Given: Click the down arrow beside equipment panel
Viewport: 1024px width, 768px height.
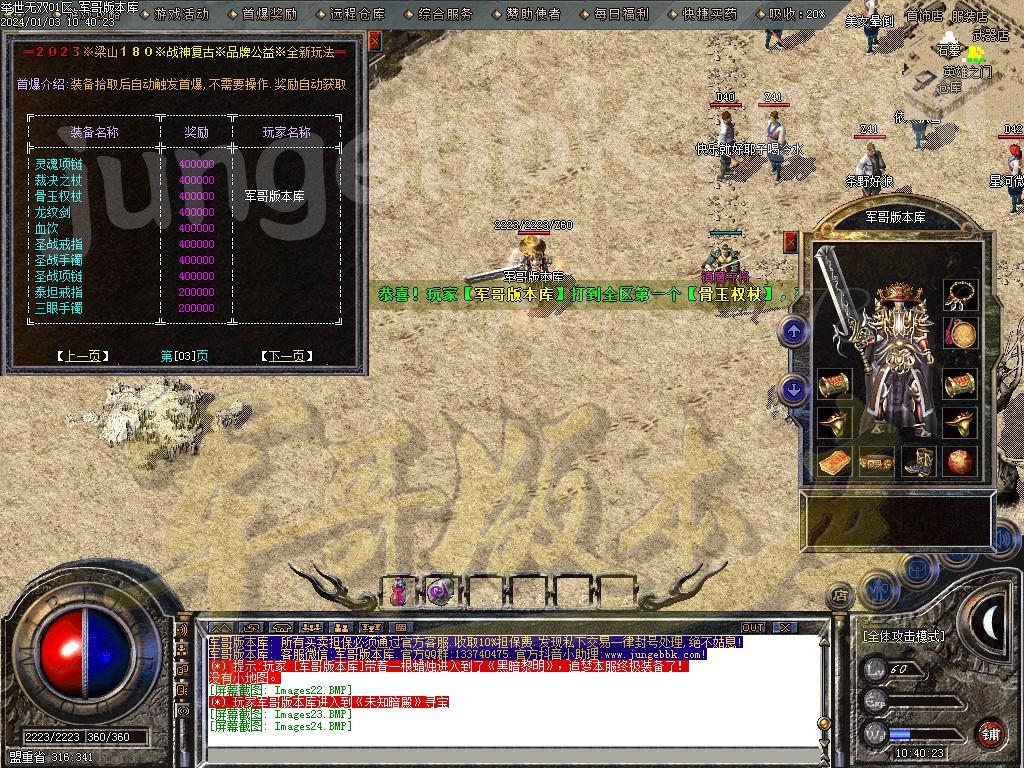Looking at the screenshot, I should pos(794,389).
